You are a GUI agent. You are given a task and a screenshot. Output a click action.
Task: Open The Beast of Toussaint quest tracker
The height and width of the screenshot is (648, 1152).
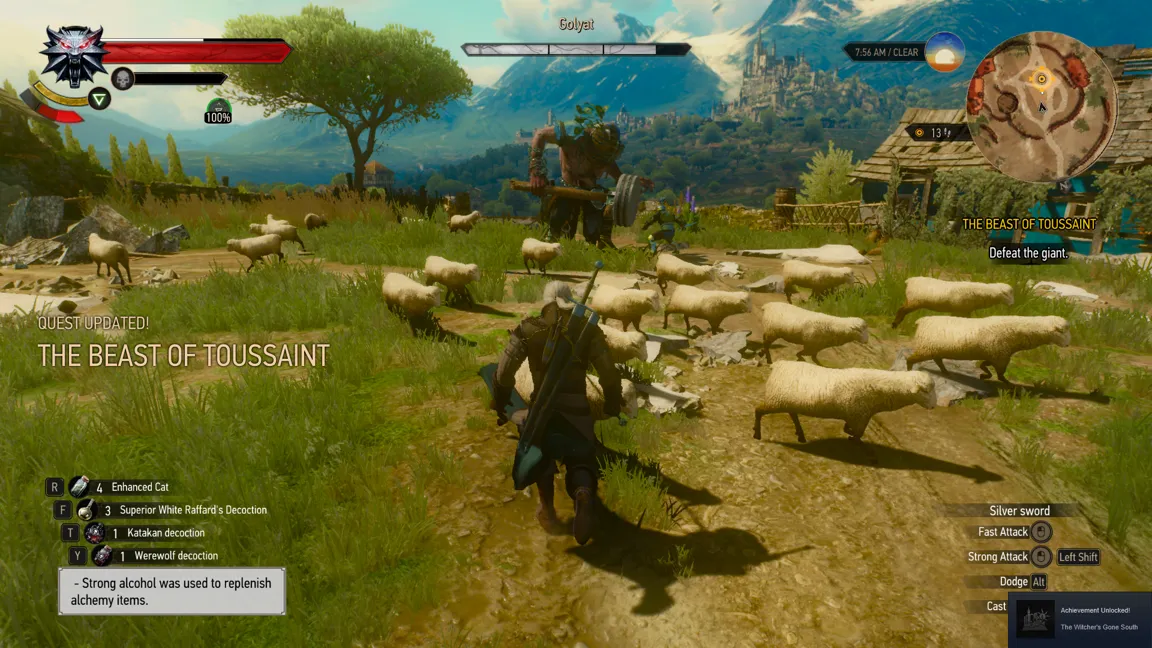[x=1028, y=225]
